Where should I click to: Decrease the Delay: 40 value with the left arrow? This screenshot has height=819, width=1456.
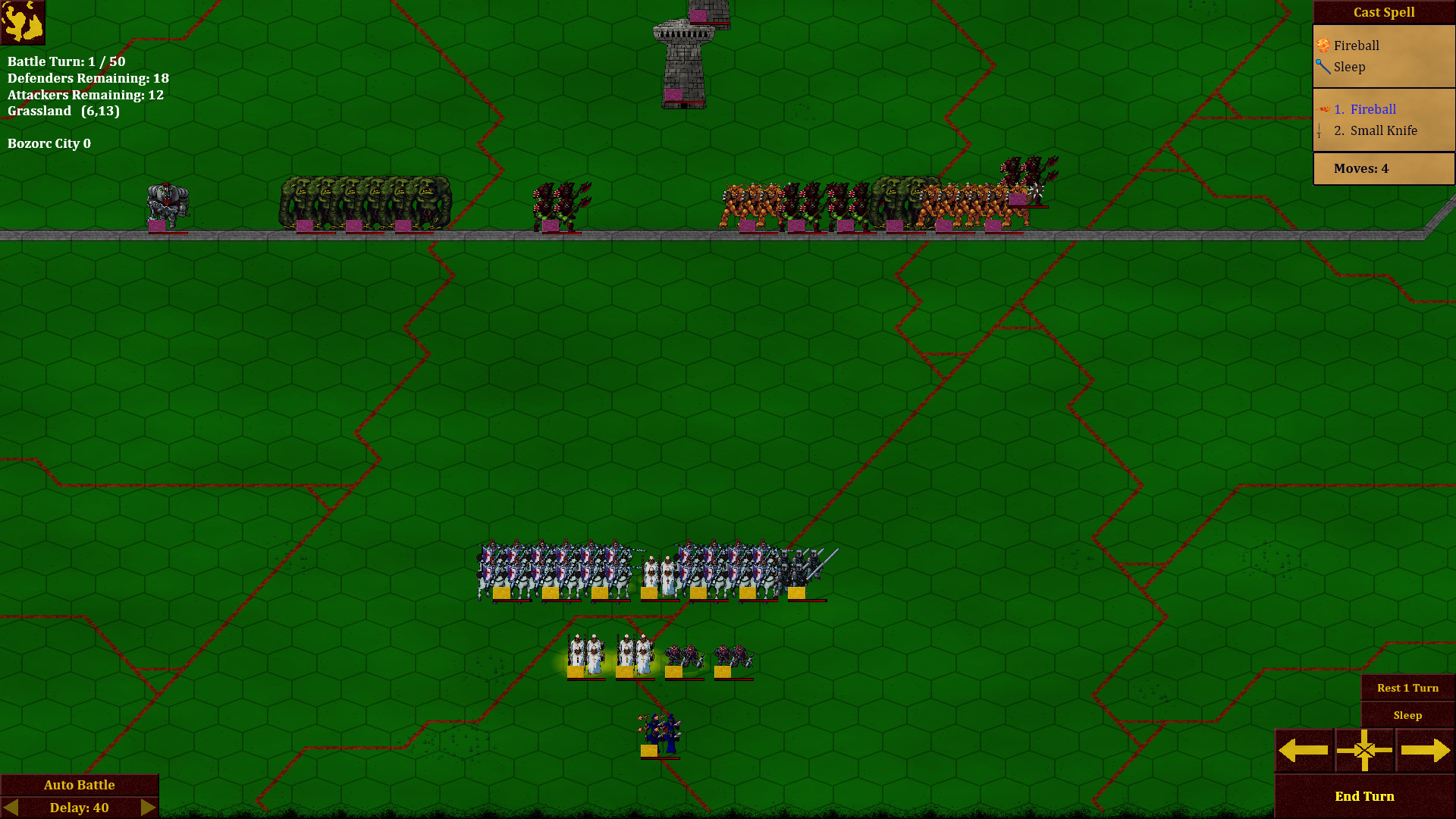pyautogui.click(x=12, y=808)
